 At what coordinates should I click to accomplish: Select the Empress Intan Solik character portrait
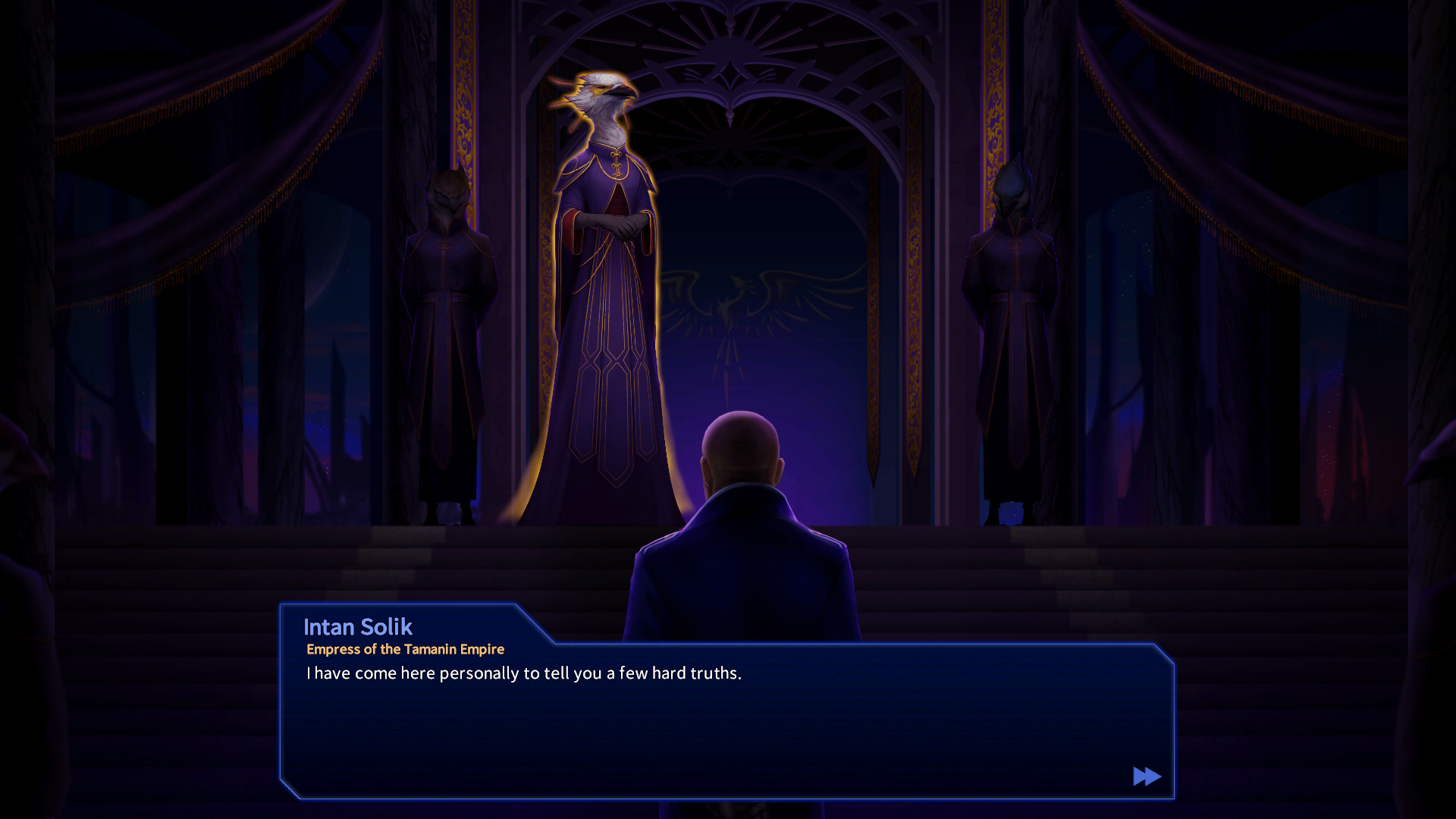pos(607,265)
